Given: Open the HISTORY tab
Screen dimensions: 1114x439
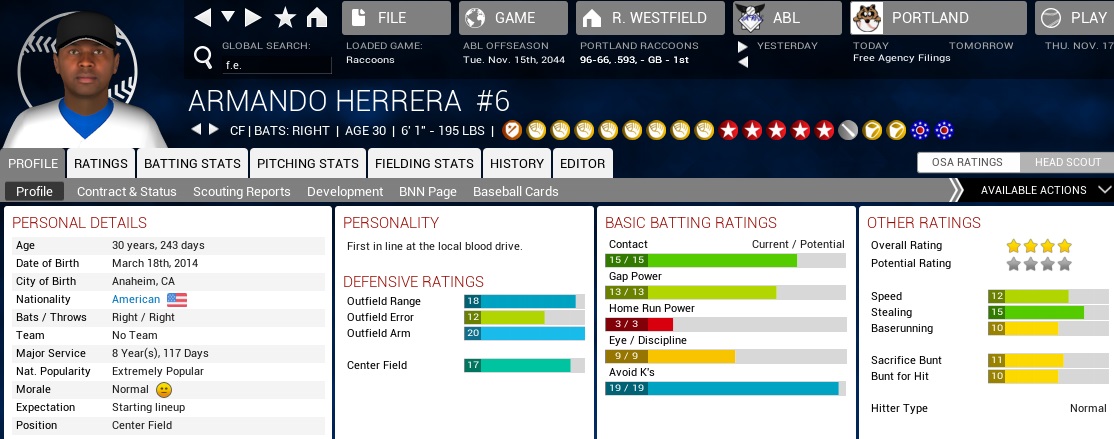Looking at the screenshot, I should (517, 163).
